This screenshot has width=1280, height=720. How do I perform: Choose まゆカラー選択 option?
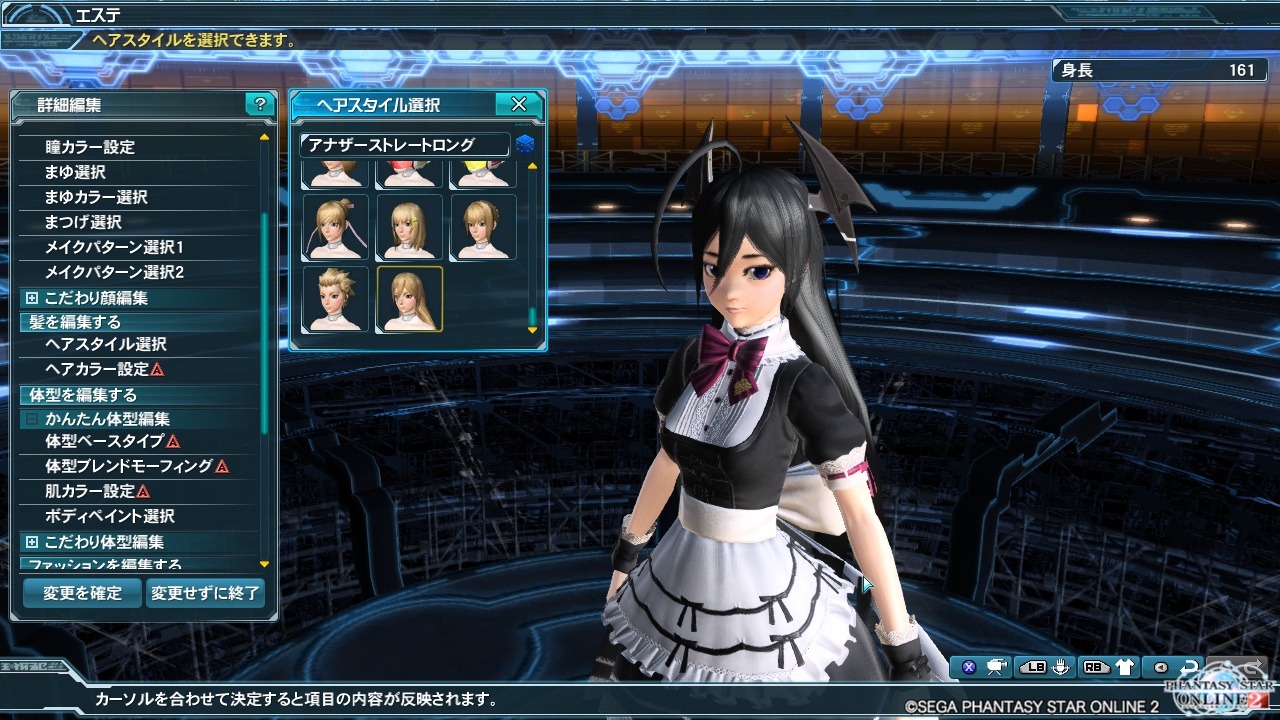(x=96, y=197)
